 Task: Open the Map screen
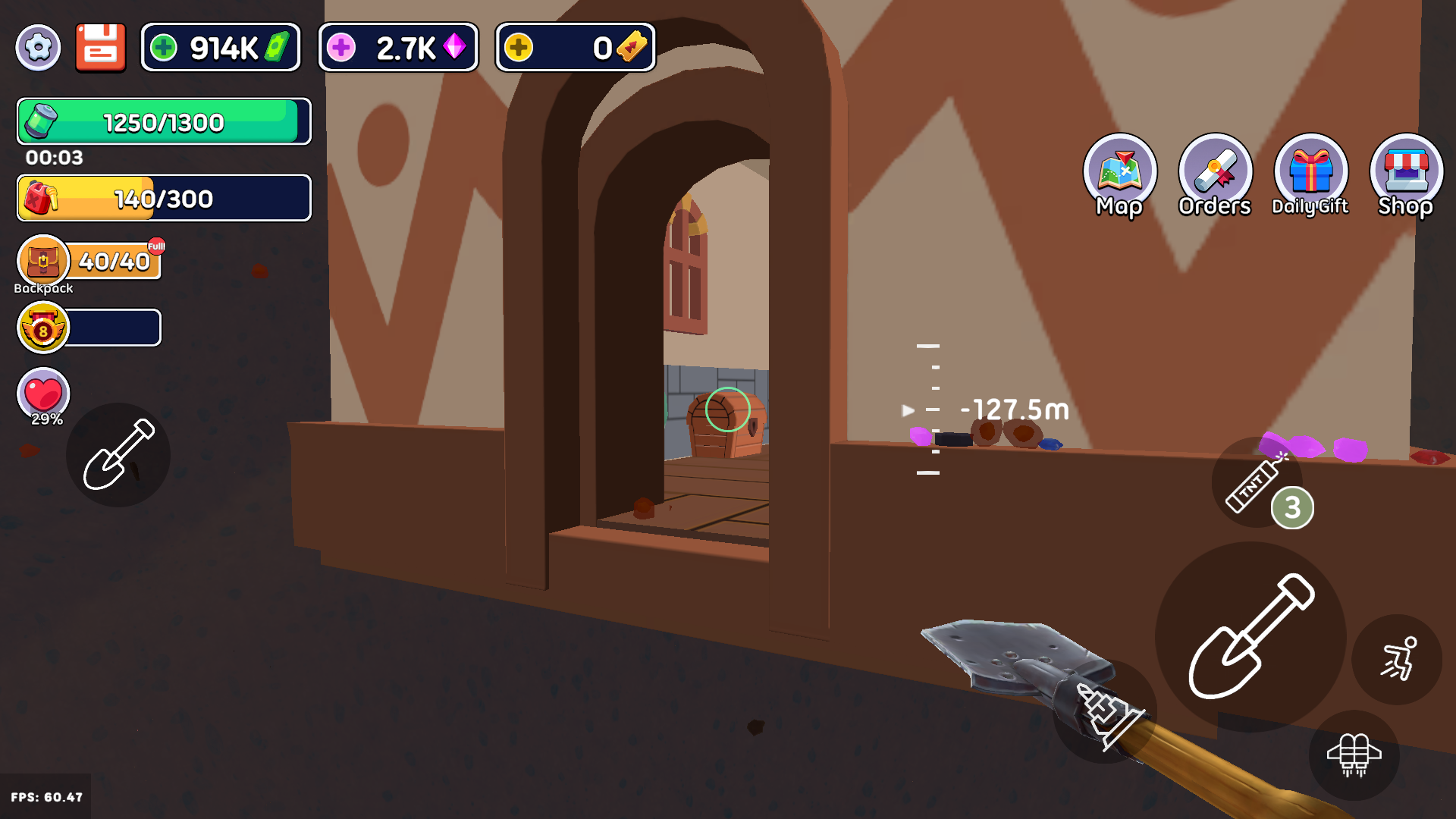coord(1121,176)
